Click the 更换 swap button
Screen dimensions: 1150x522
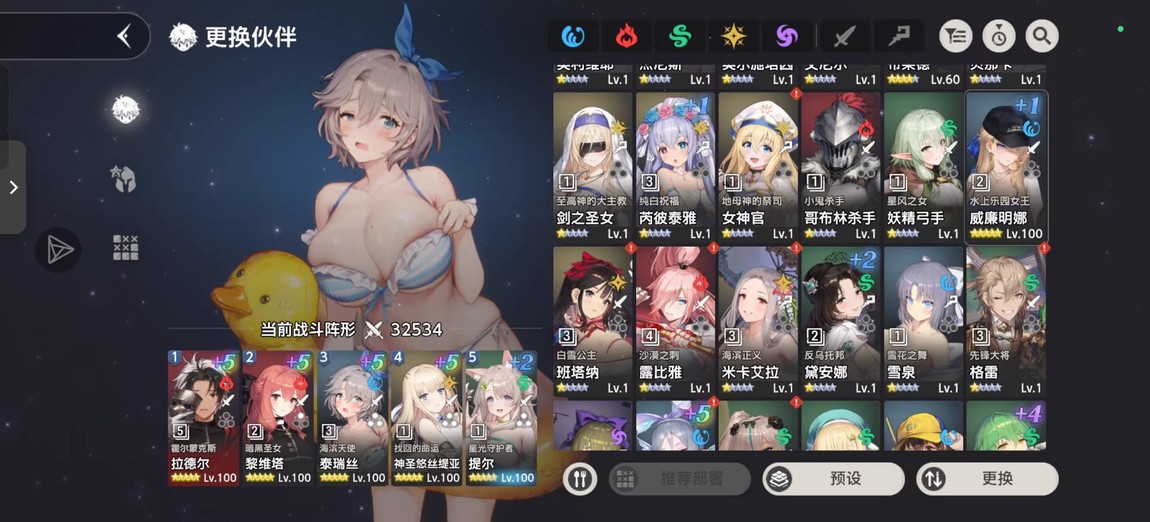(x=986, y=479)
